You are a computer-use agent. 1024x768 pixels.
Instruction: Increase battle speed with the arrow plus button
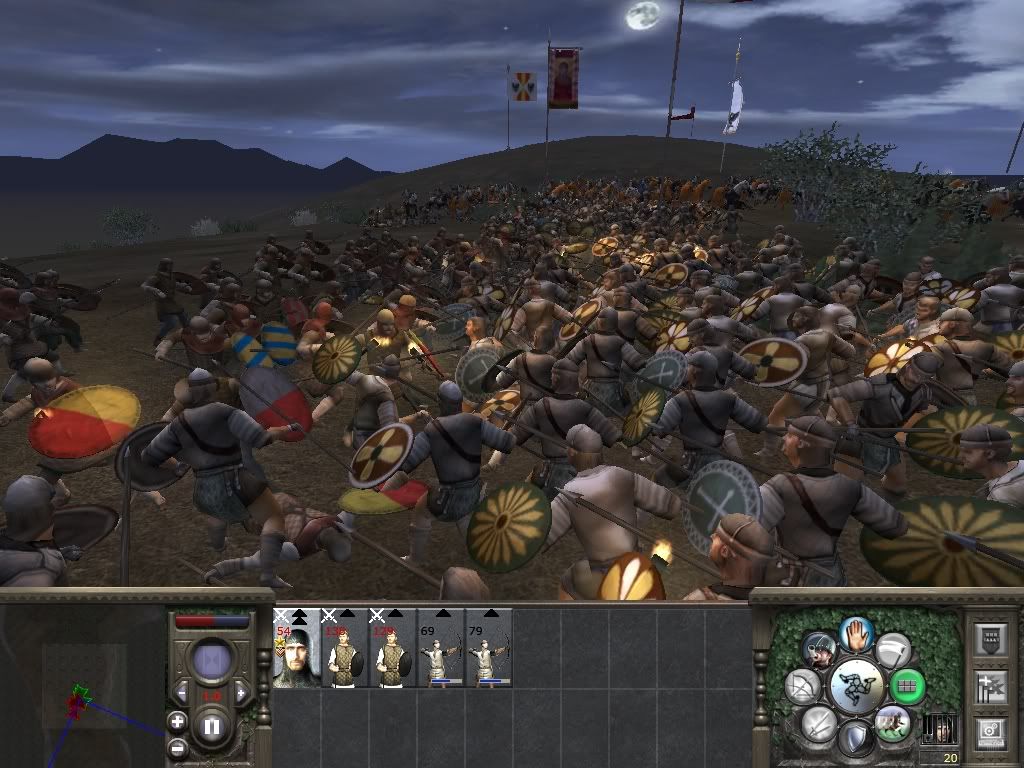[241, 692]
